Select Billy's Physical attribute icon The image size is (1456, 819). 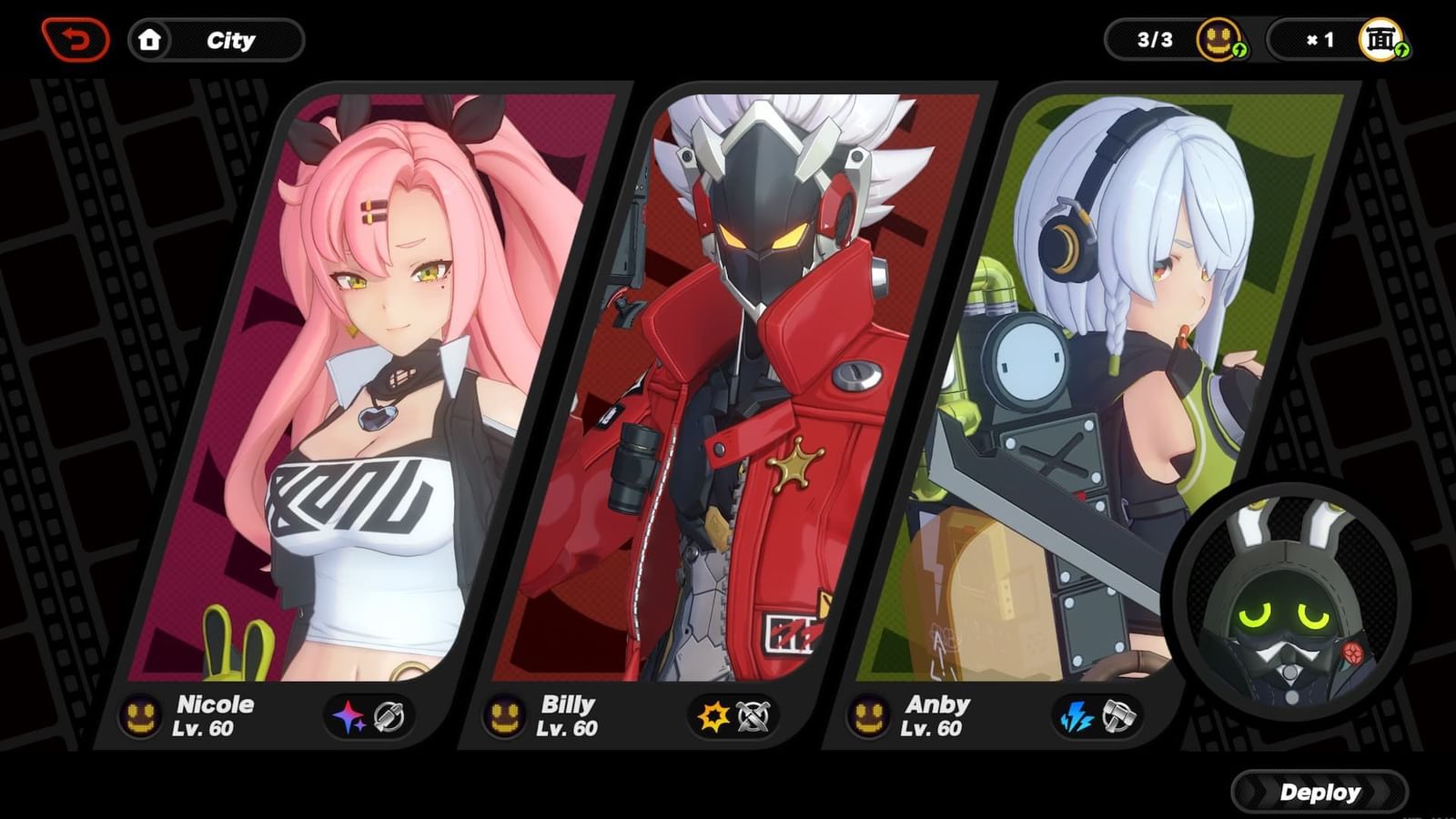[715, 717]
